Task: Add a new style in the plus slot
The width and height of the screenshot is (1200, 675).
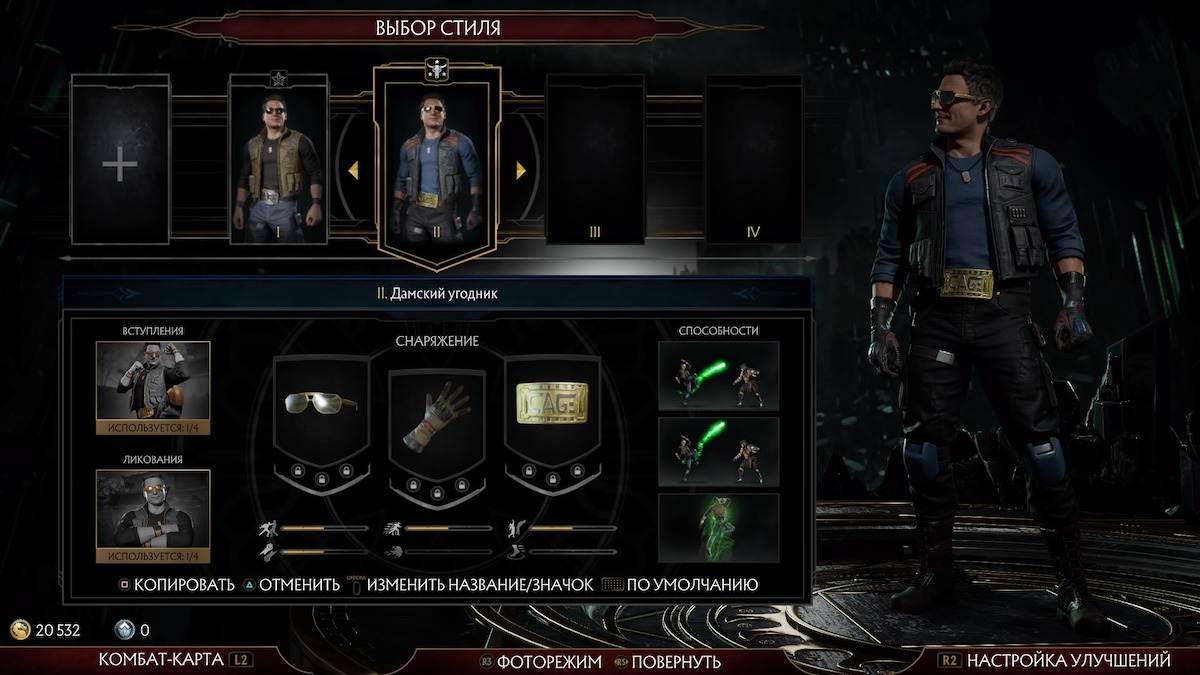Action: pos(120,162)
